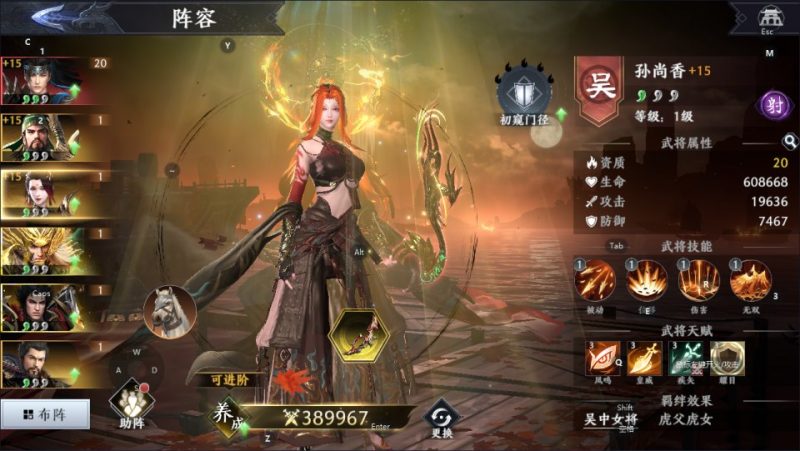Screen dimensions: 800x451
Task: Inspect the 凤鸣 talent icon
Action: pos(602,358)
